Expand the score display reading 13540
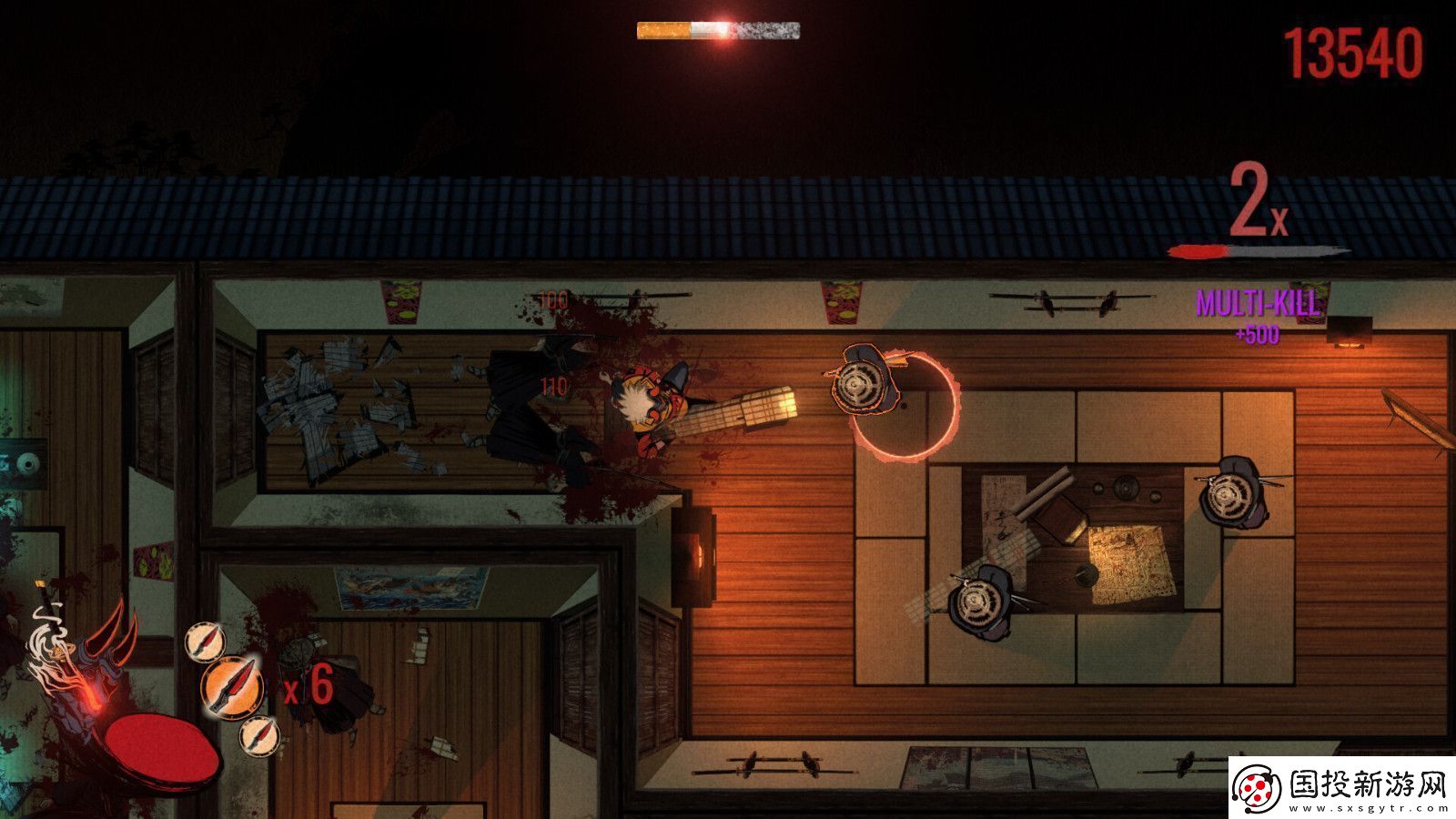The image size is (1456, 819). pyautogui.click(x=1351, y=55)
